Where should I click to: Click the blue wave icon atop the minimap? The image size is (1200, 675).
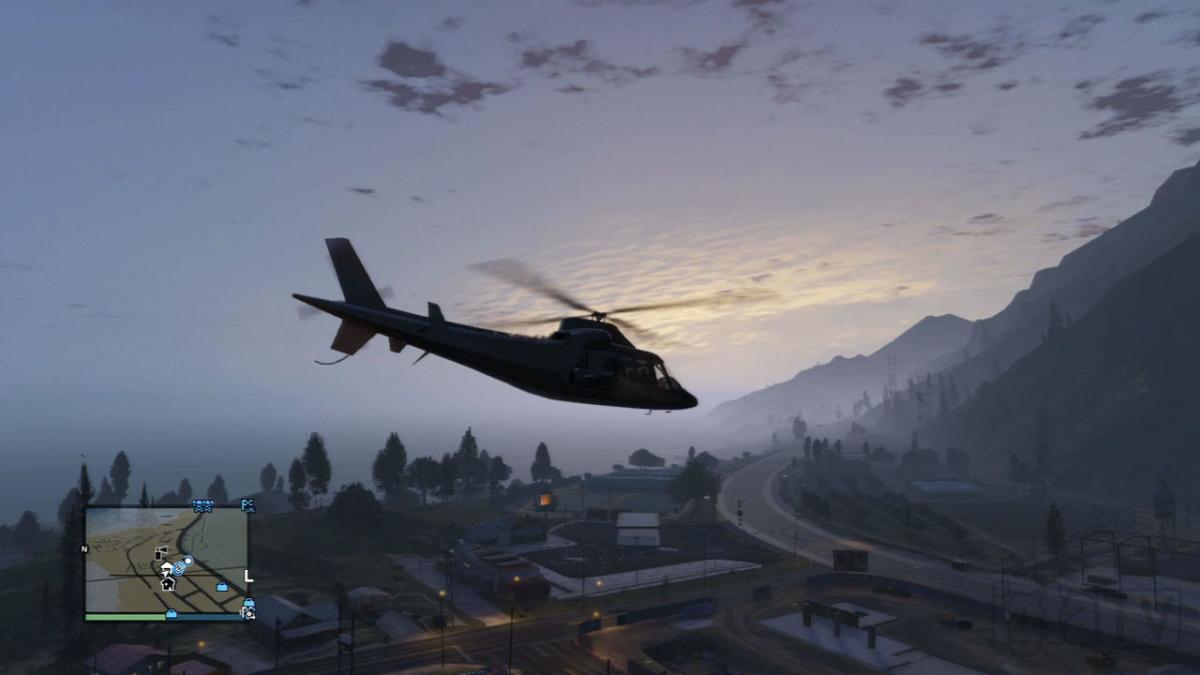pyautogui.click(x=203, y=507)
